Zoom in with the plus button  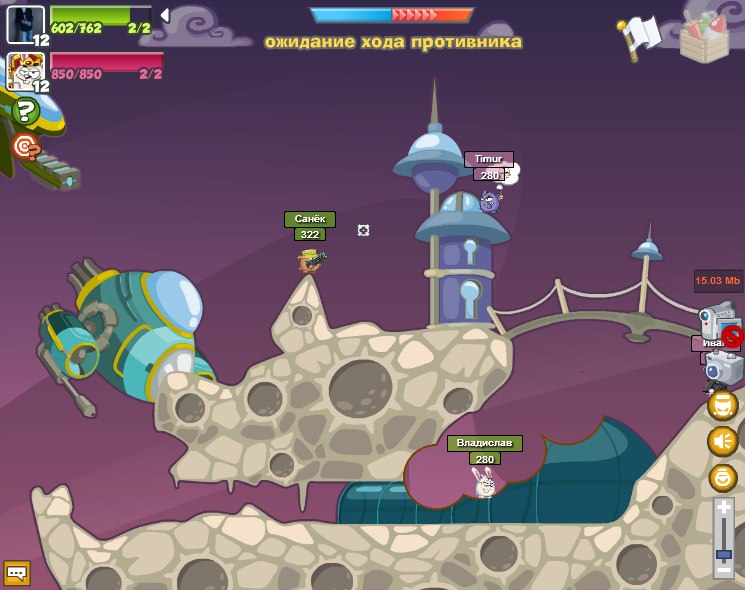tap(723, 509)
